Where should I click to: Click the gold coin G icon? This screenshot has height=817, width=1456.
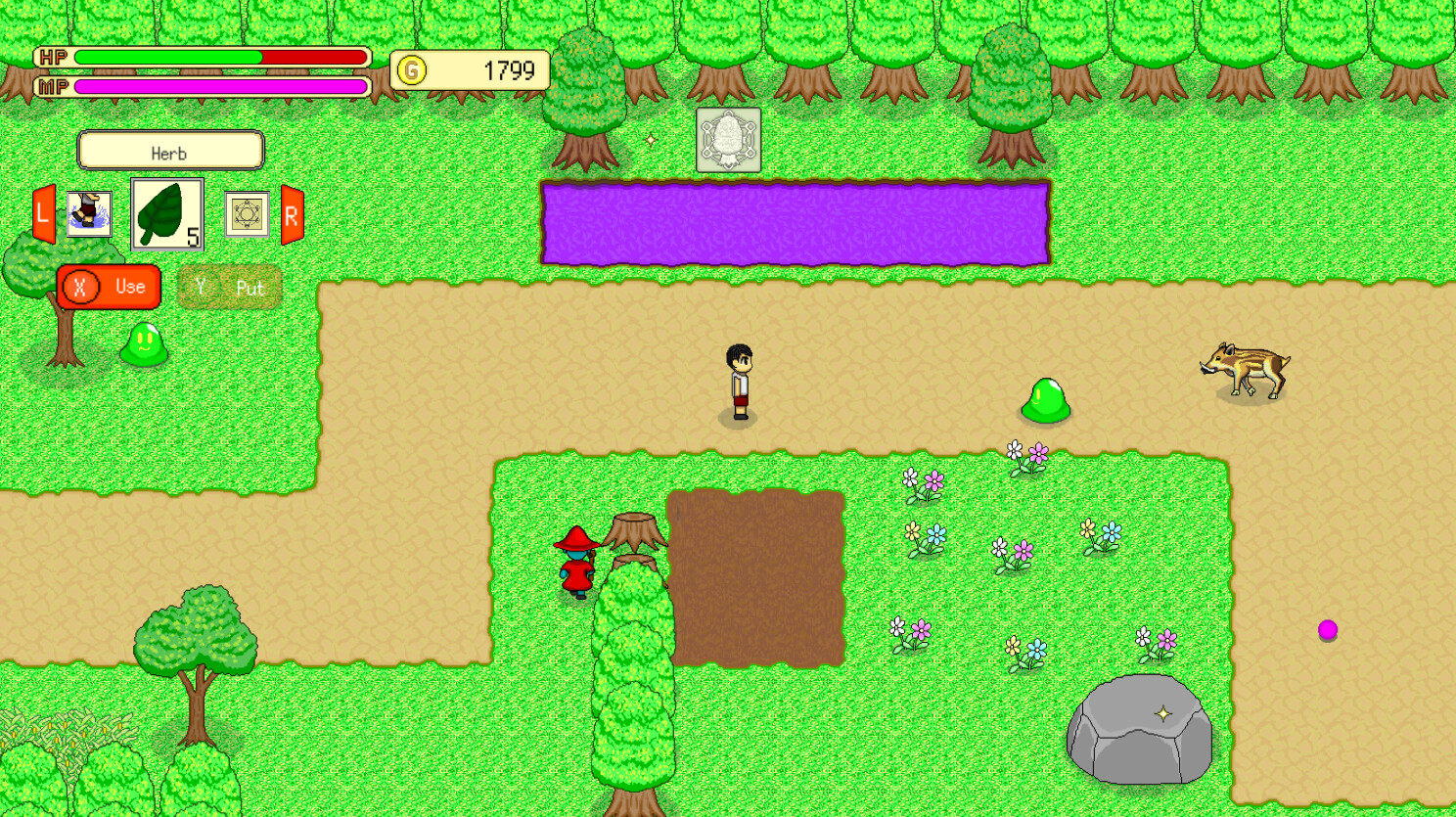point(411,69)
